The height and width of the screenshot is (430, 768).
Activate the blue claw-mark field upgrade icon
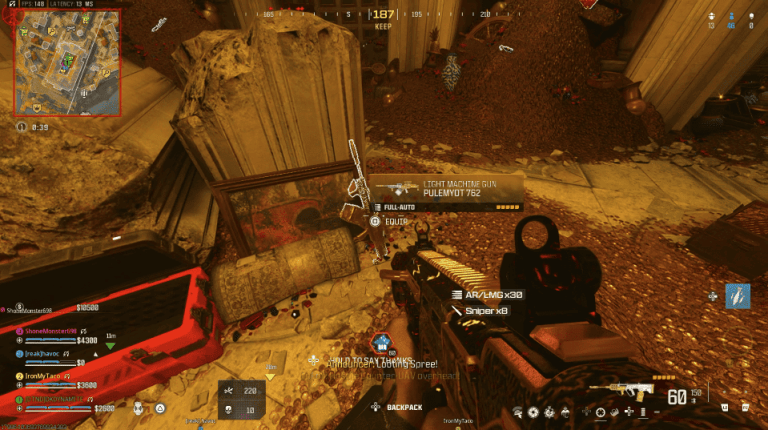point(737,296)
